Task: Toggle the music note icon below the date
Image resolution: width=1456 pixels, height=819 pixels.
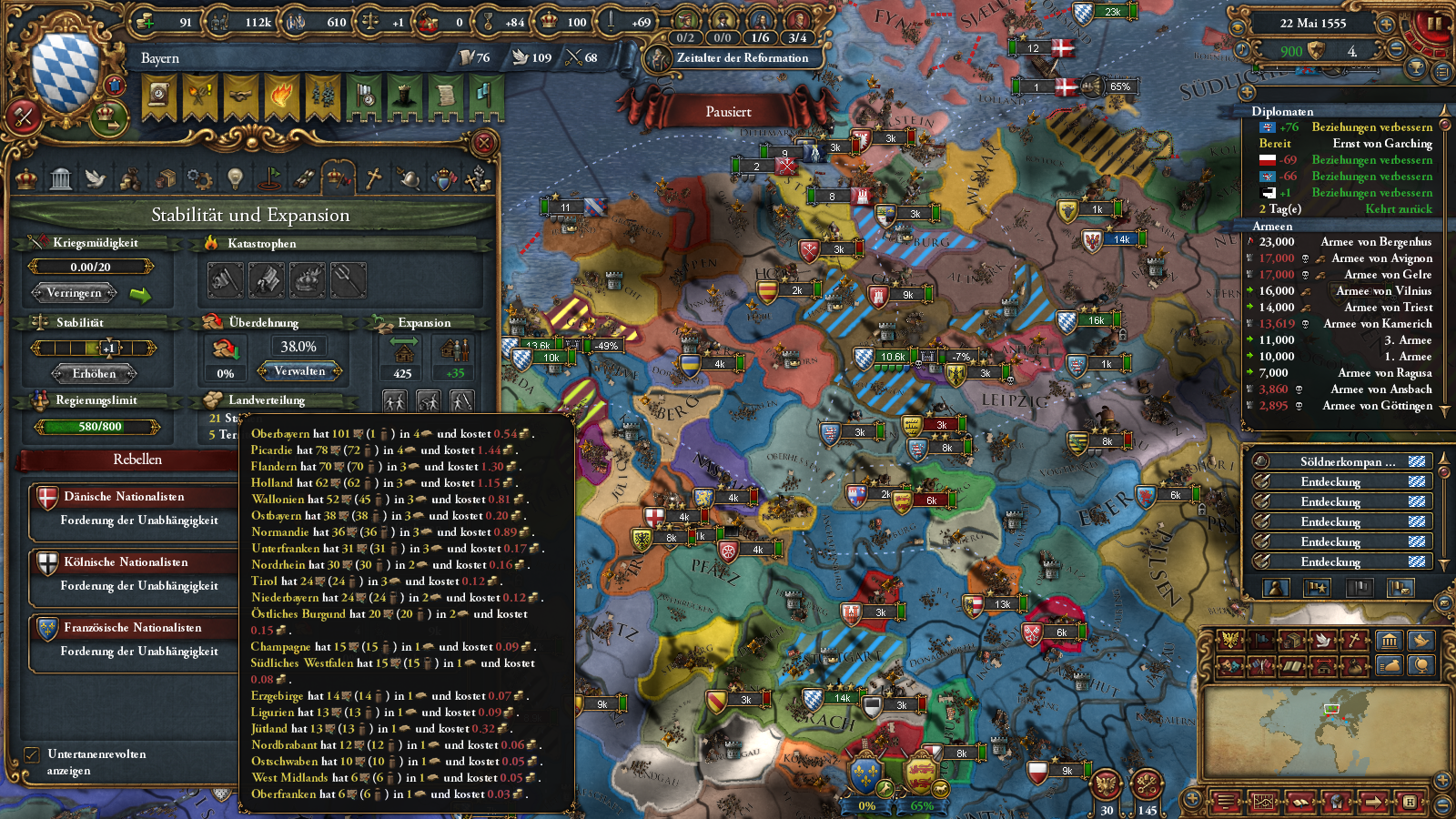Action: coord(1242,50)
